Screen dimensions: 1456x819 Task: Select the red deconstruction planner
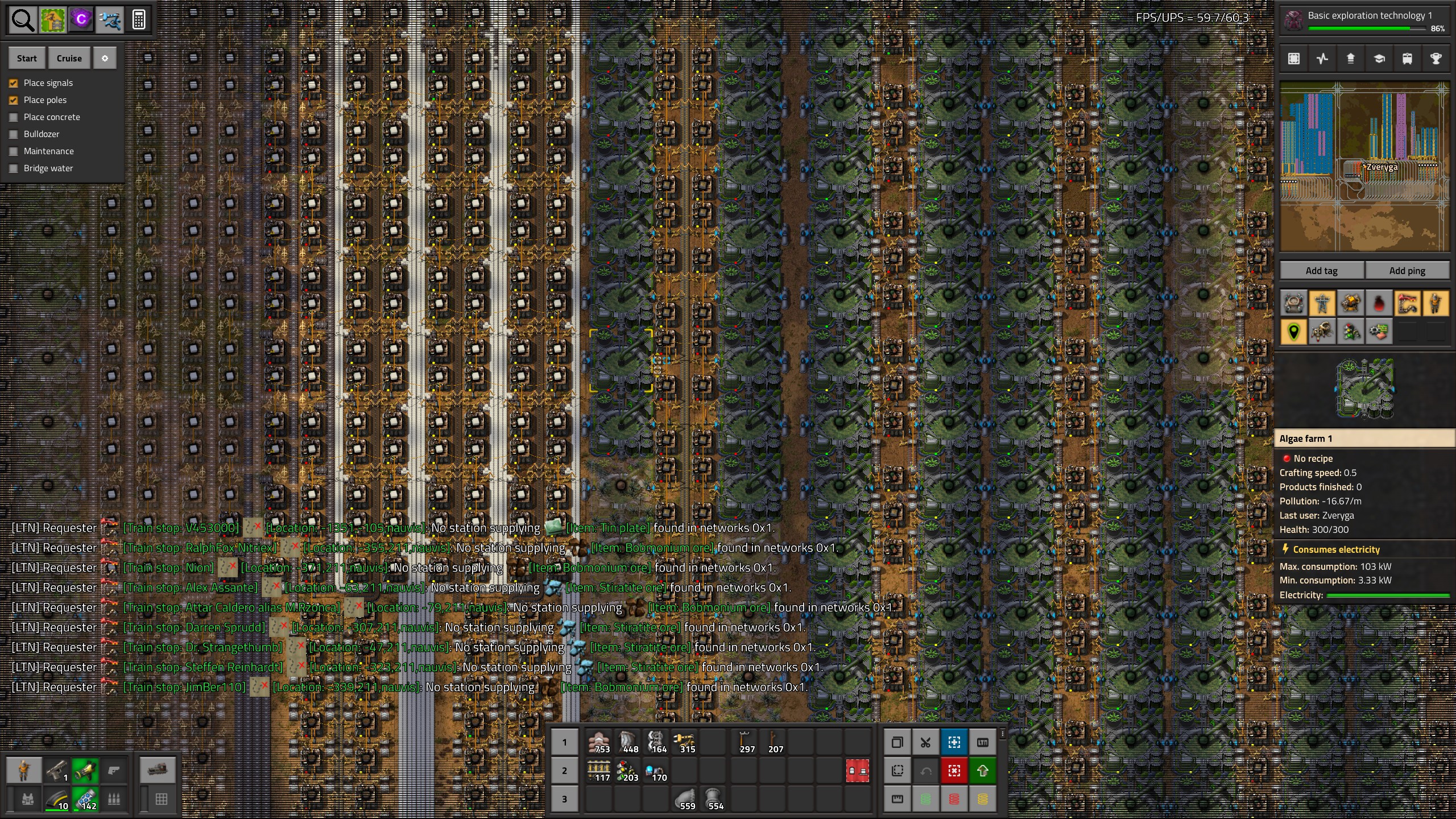tap(954, 771)
